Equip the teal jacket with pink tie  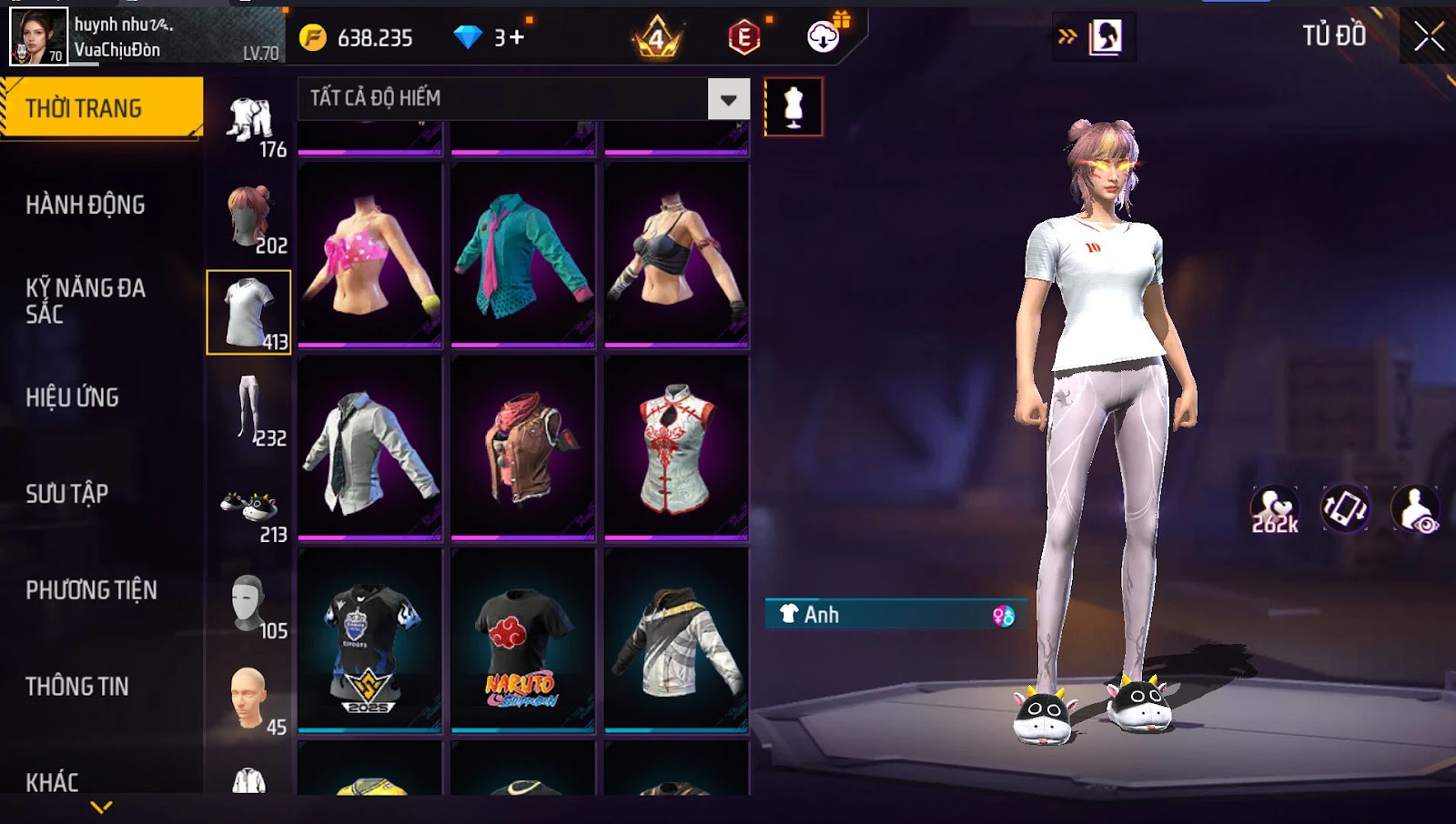[x=522, y=256]
